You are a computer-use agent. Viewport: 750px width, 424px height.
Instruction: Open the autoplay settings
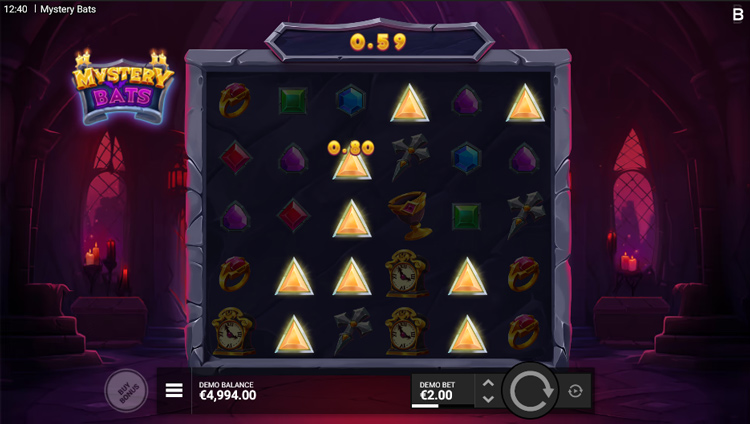pos(575,391)
